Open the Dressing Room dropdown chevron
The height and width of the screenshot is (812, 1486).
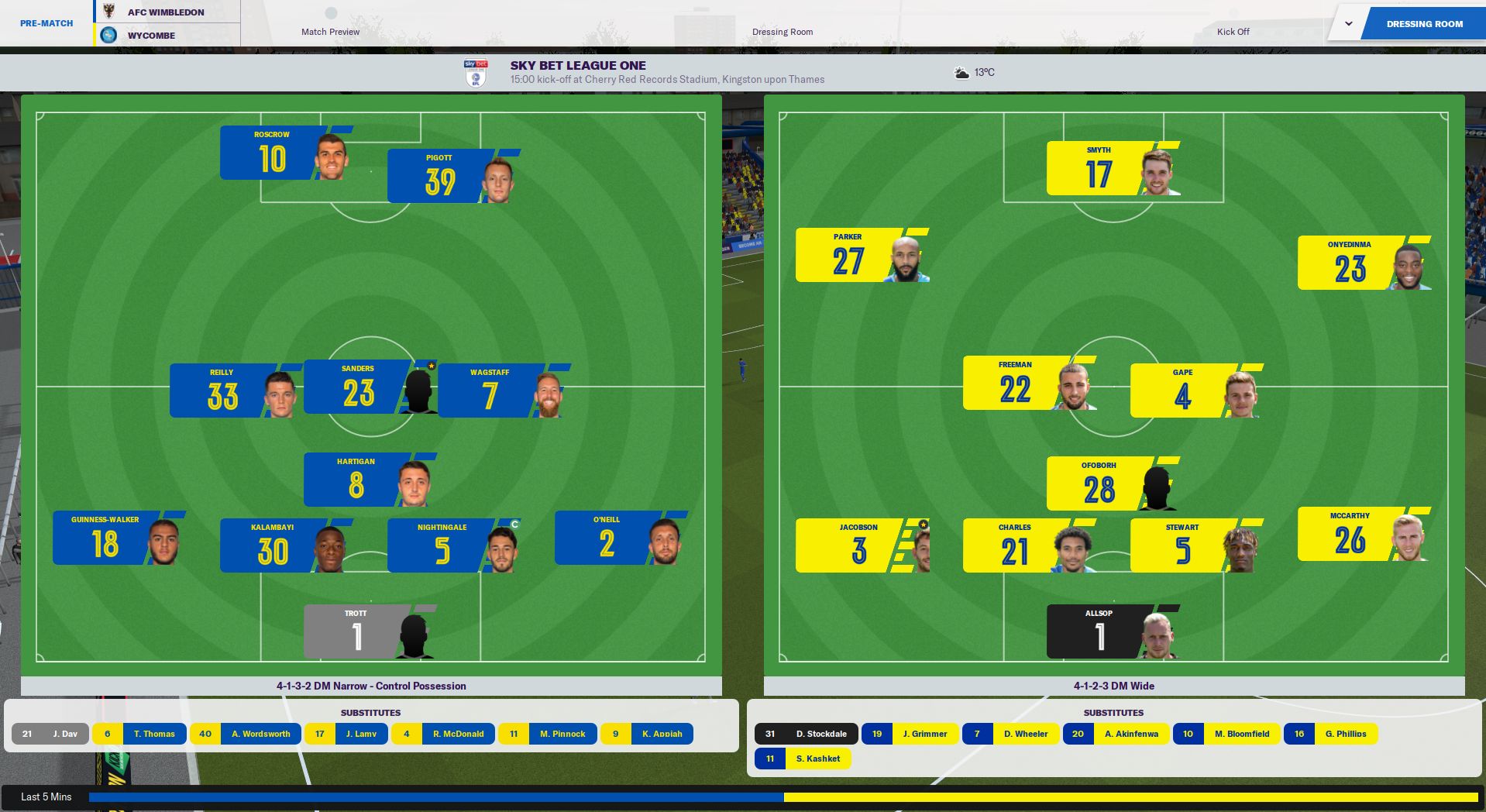click(x=1348, y=23)
